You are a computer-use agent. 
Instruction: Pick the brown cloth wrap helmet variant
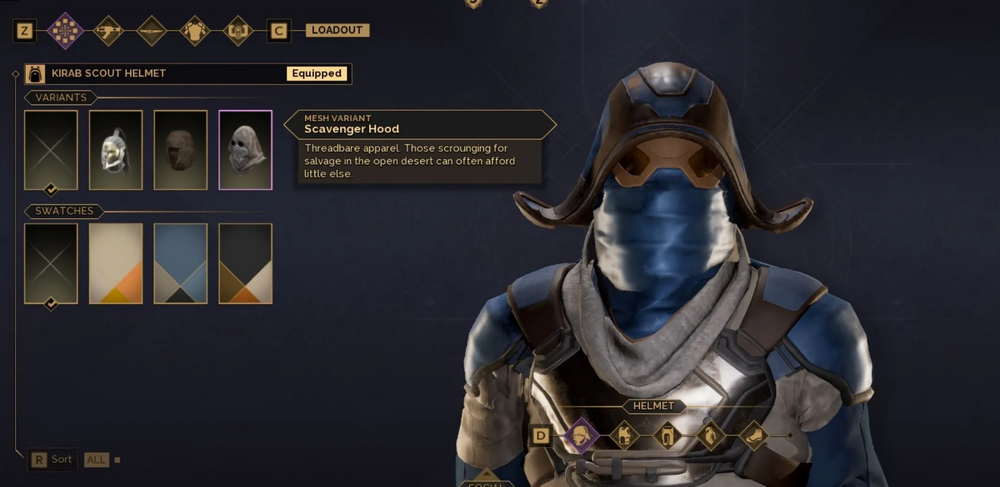tap(180, 150)
